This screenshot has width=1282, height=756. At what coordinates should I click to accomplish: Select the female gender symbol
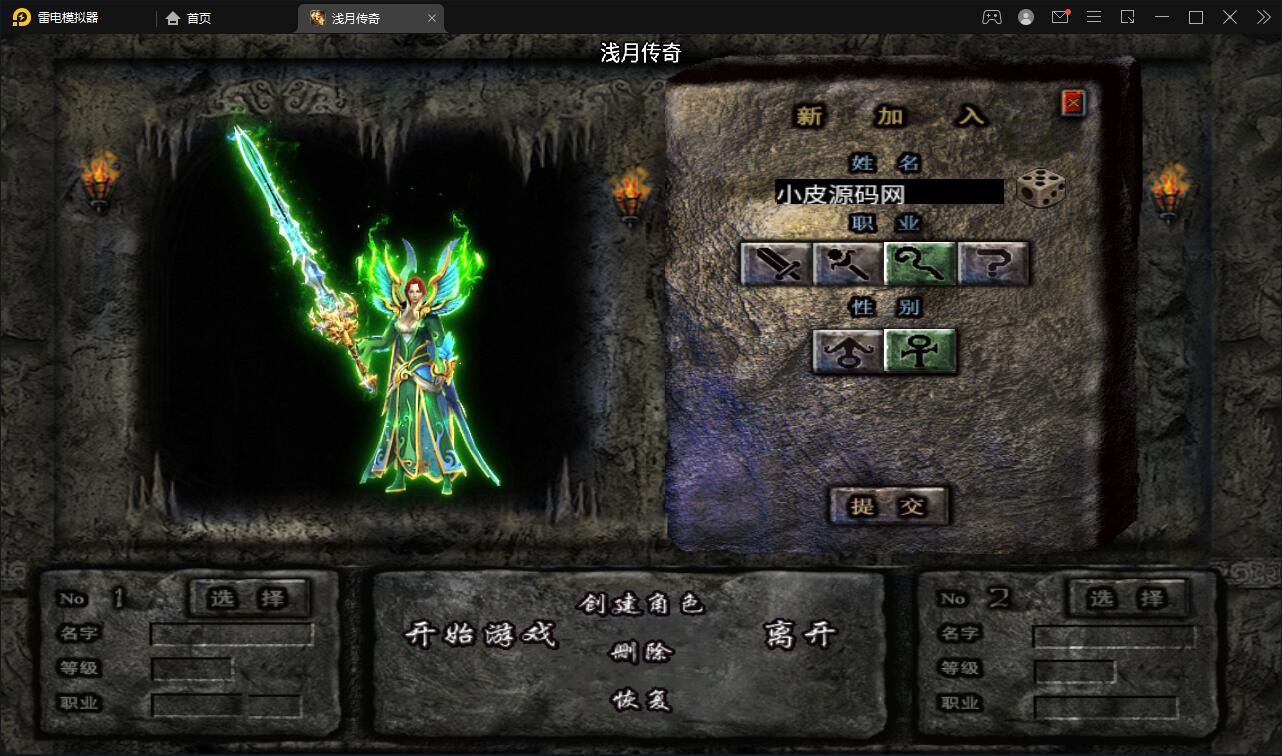coord(920,351)
